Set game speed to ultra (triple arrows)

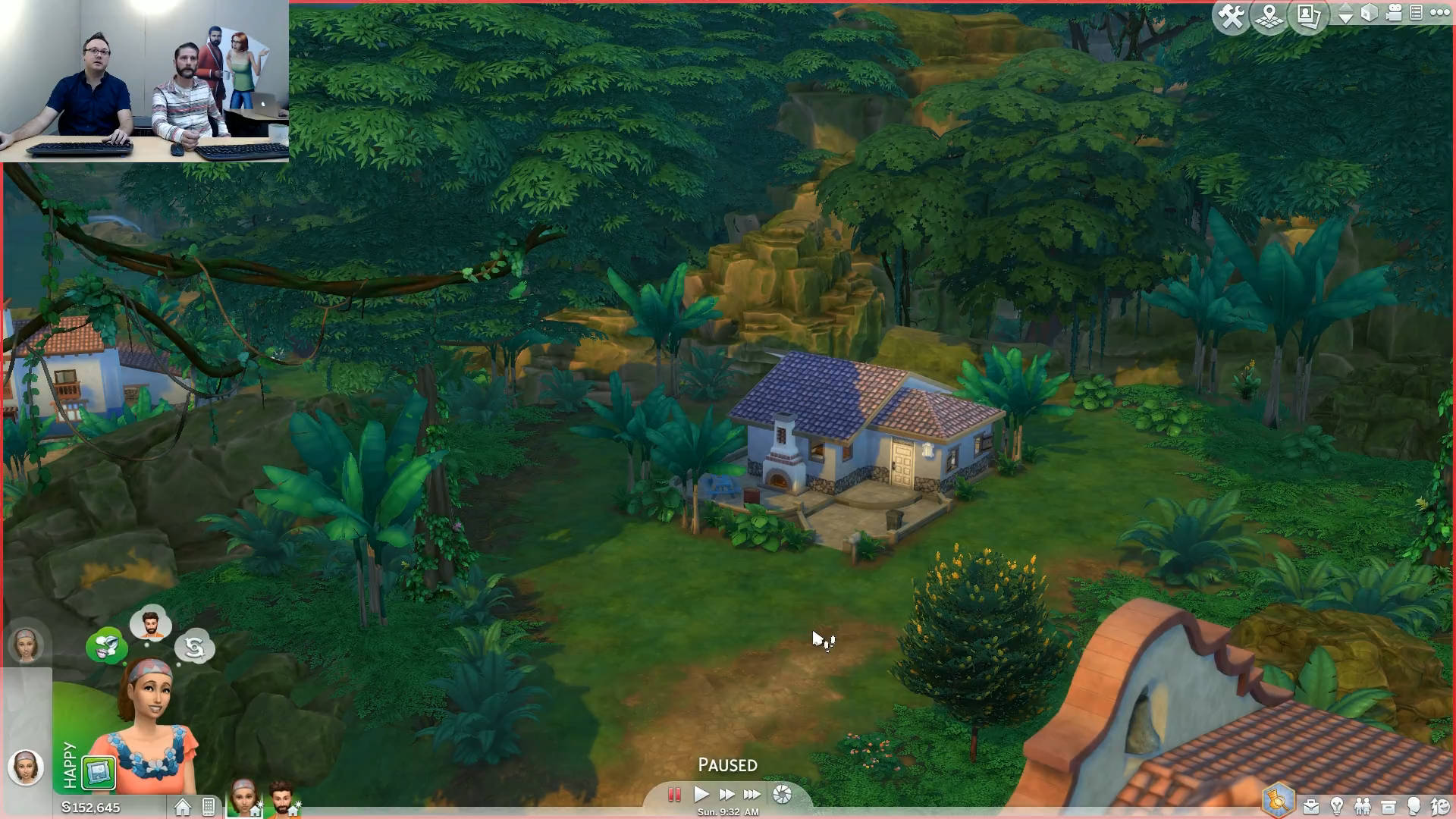(x=752, y=795)
